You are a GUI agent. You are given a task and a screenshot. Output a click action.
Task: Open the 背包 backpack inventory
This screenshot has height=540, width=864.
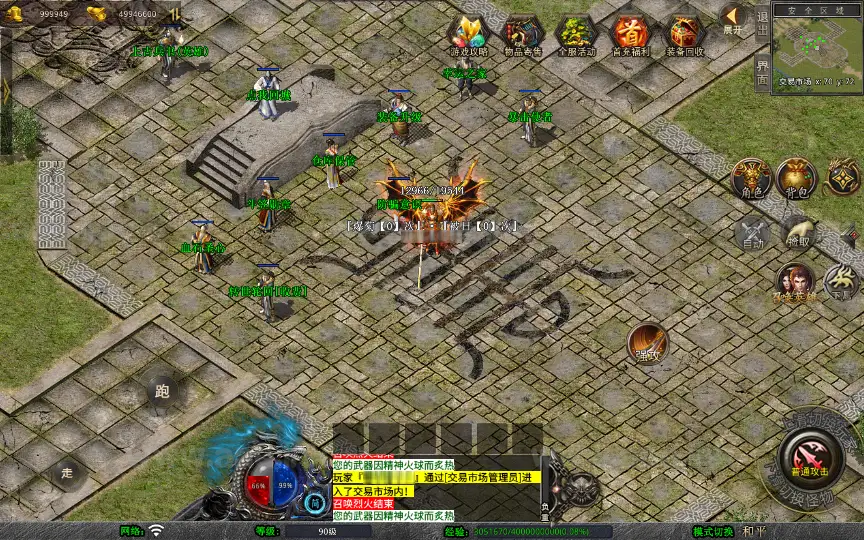[796, 178]
